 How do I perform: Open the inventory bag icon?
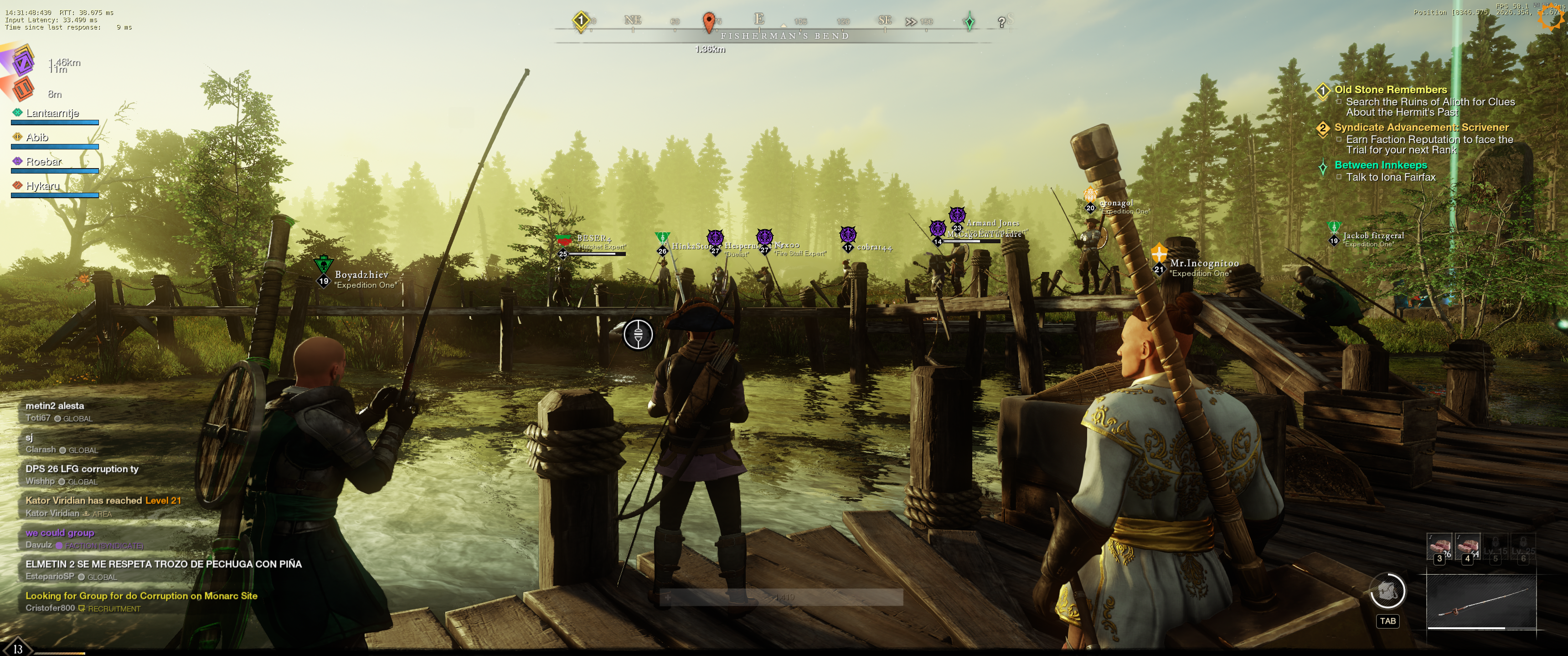[x=1387, y=590]
